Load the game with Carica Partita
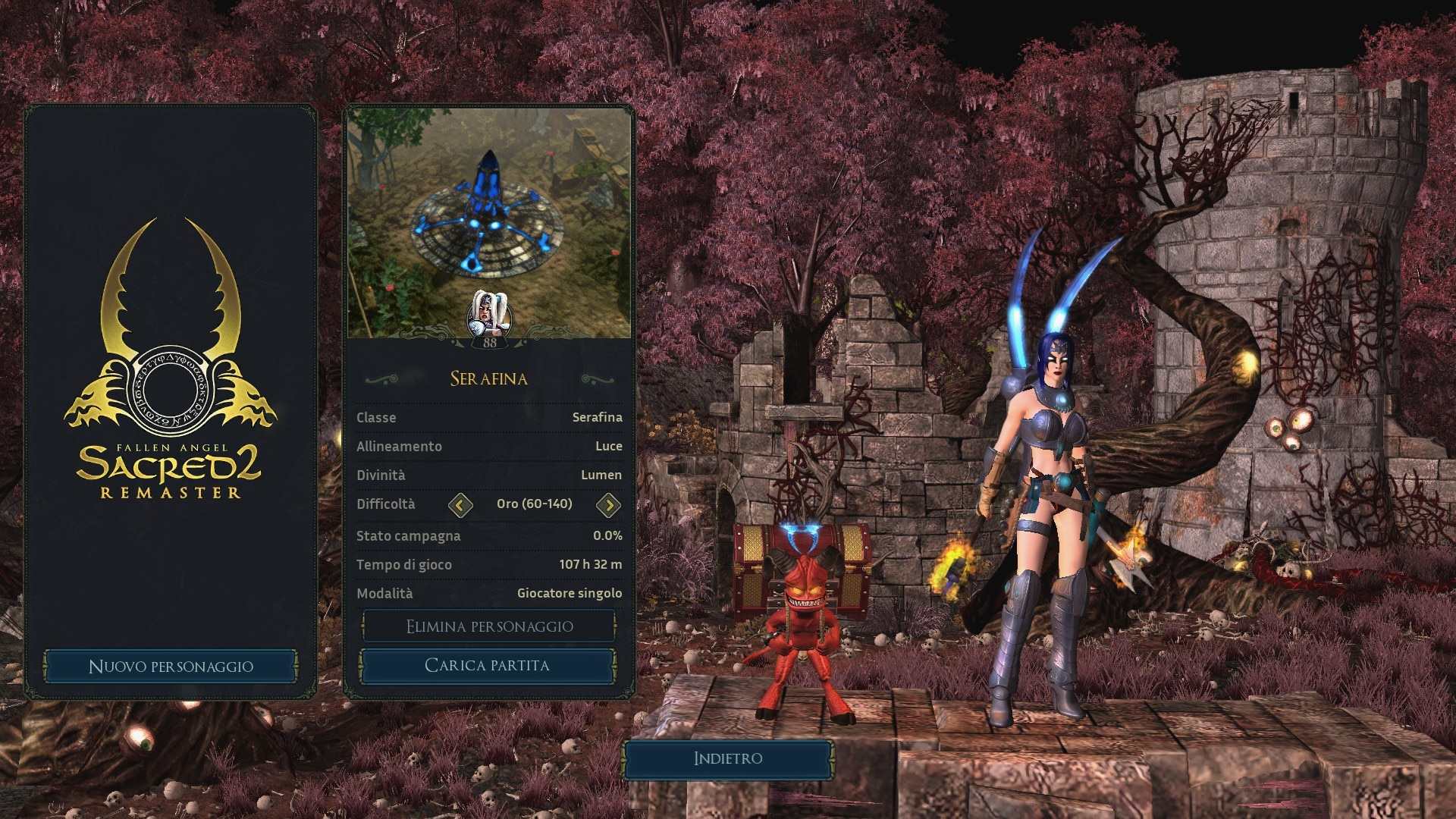The width and height of the screenshot is (1456, 819). (x=487, y=666)
